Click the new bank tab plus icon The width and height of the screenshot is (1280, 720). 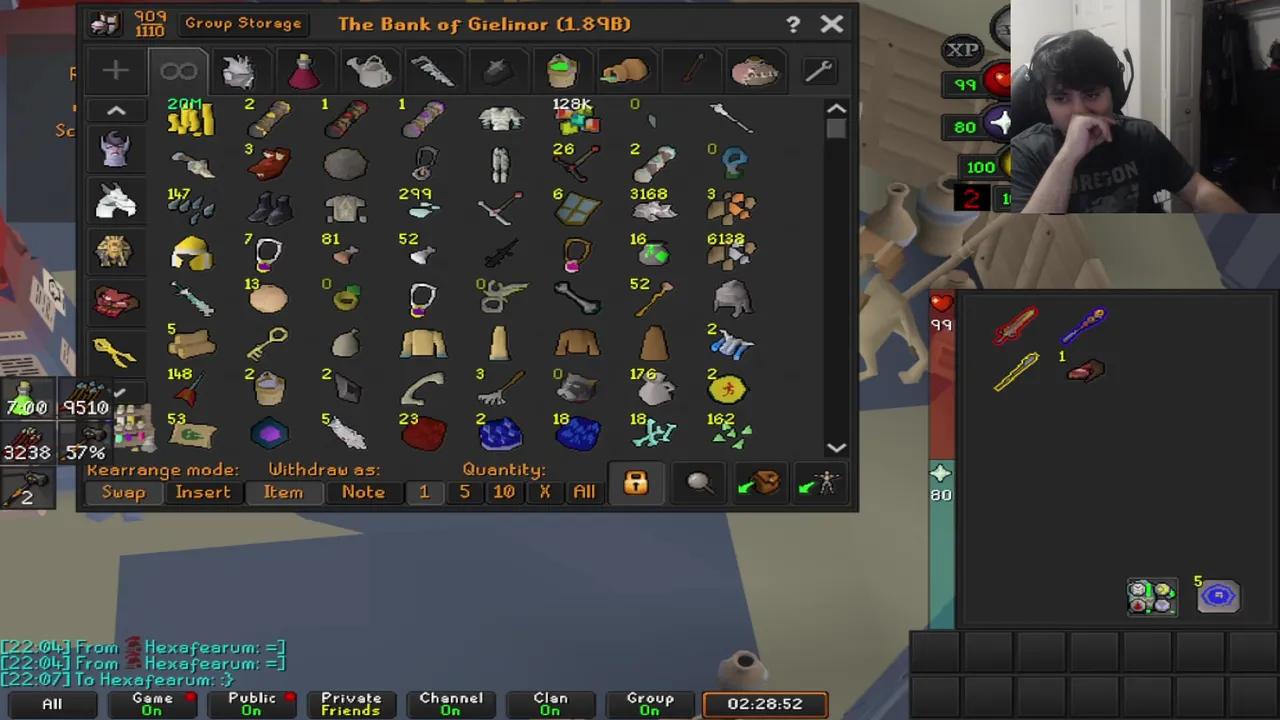pos(114,70)
